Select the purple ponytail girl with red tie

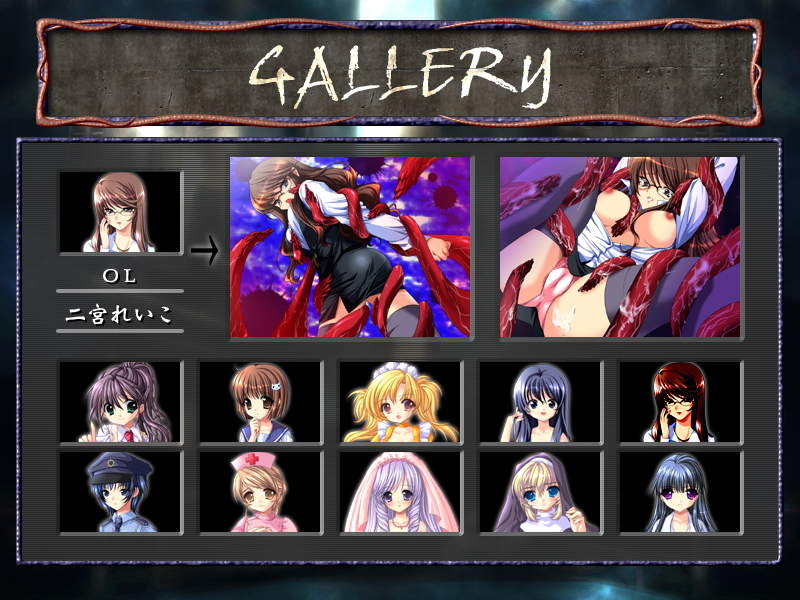(121, 402)
